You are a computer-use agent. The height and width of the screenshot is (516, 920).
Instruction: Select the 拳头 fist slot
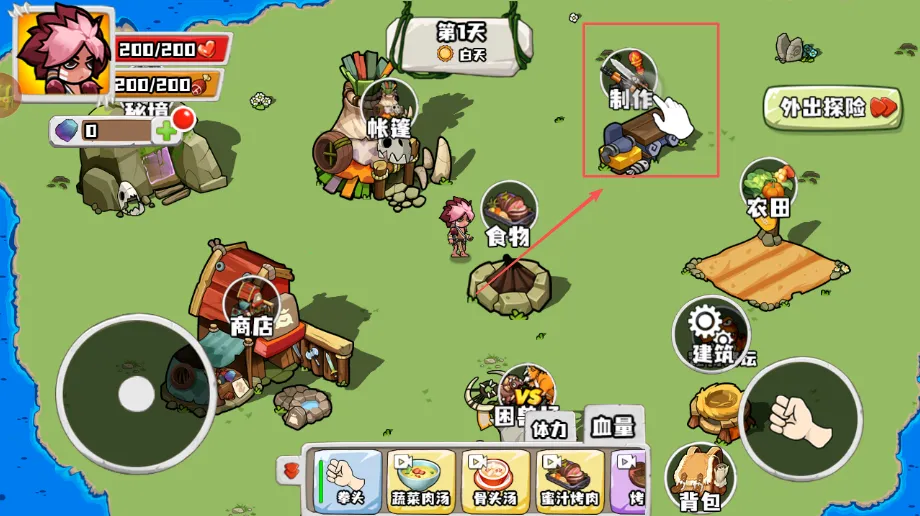tap(349, 479)
